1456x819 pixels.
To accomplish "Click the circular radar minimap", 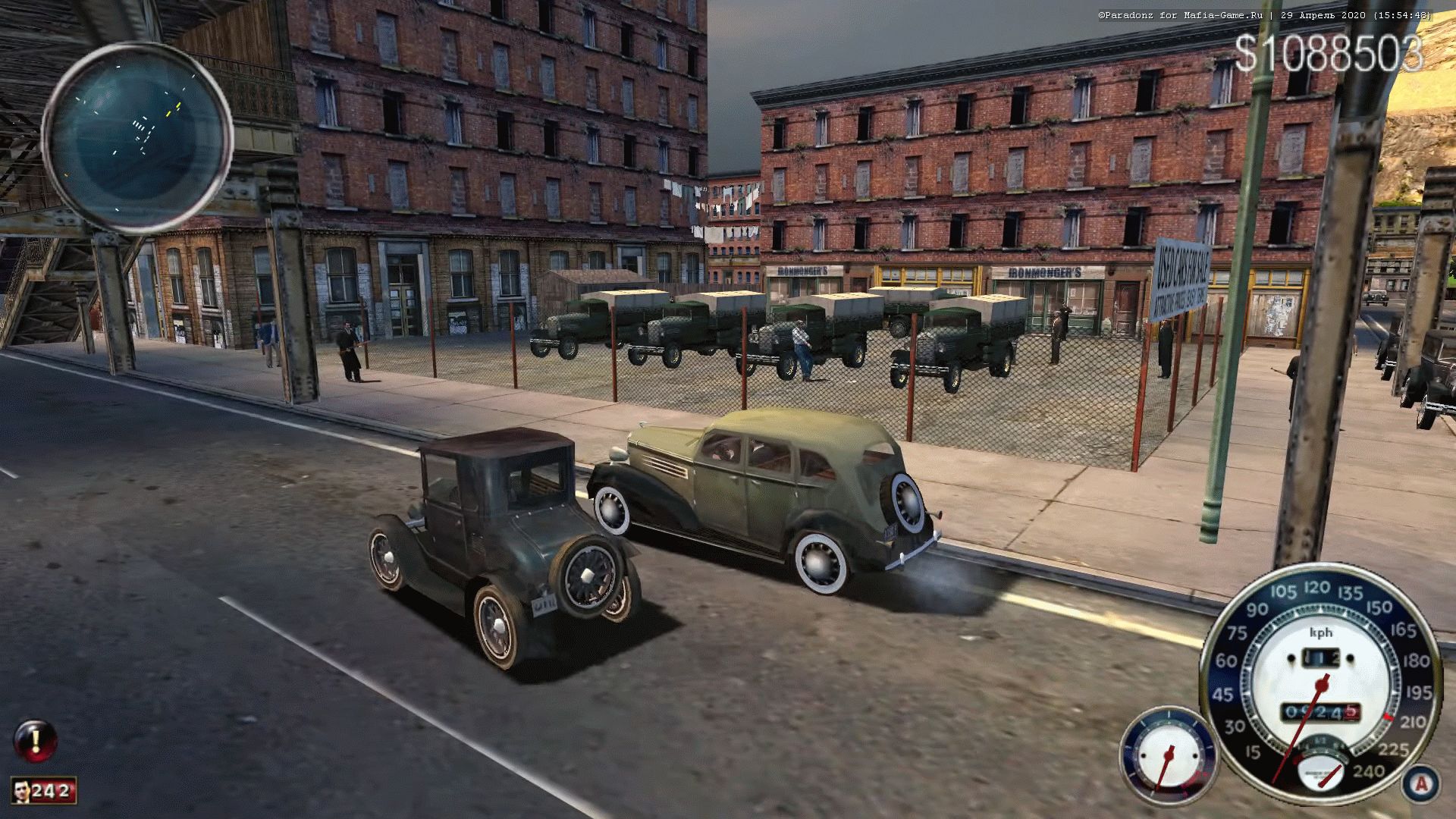I will [x=137, y=137].
